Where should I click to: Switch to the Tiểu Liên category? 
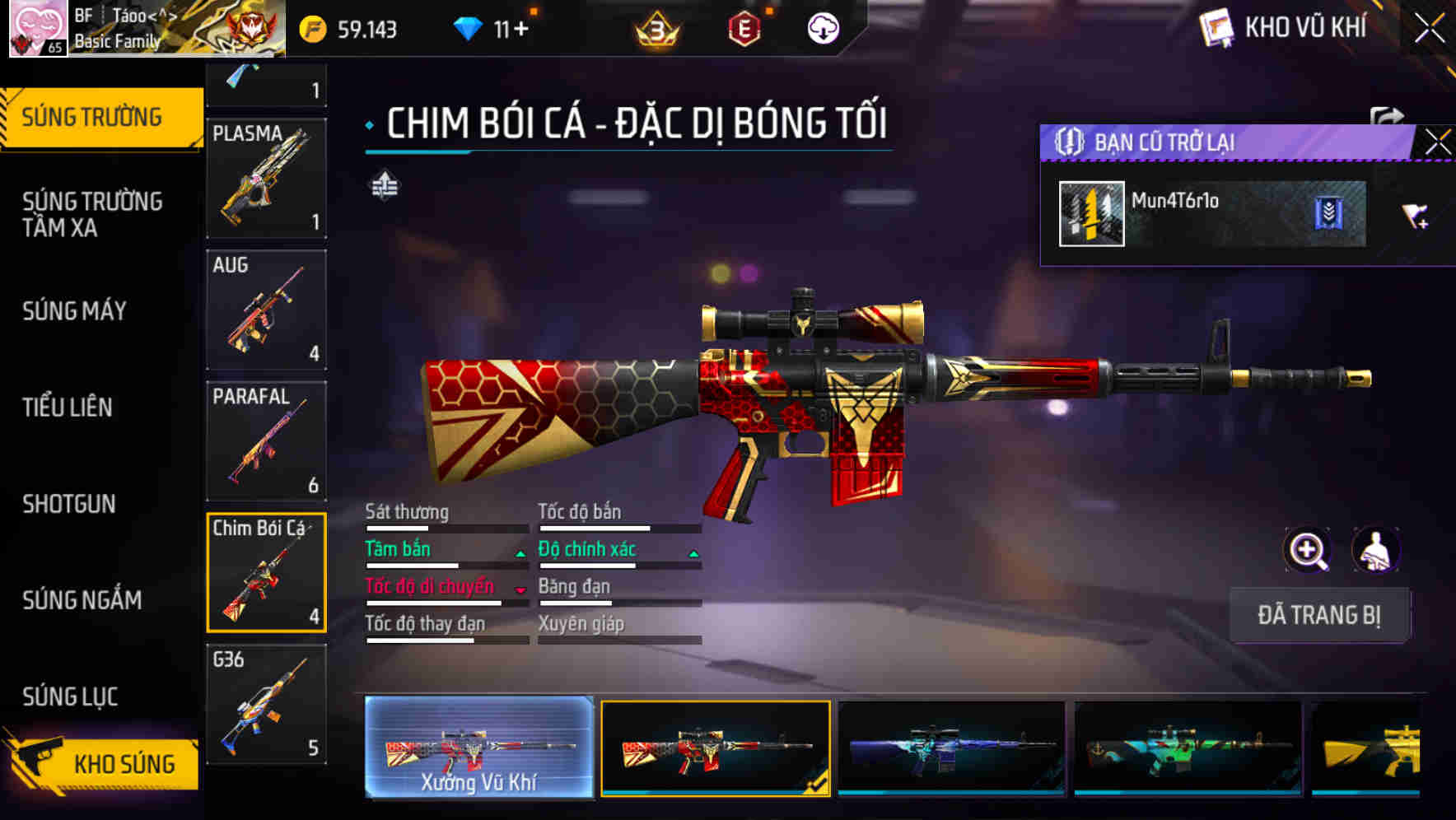tap(68, 408)
